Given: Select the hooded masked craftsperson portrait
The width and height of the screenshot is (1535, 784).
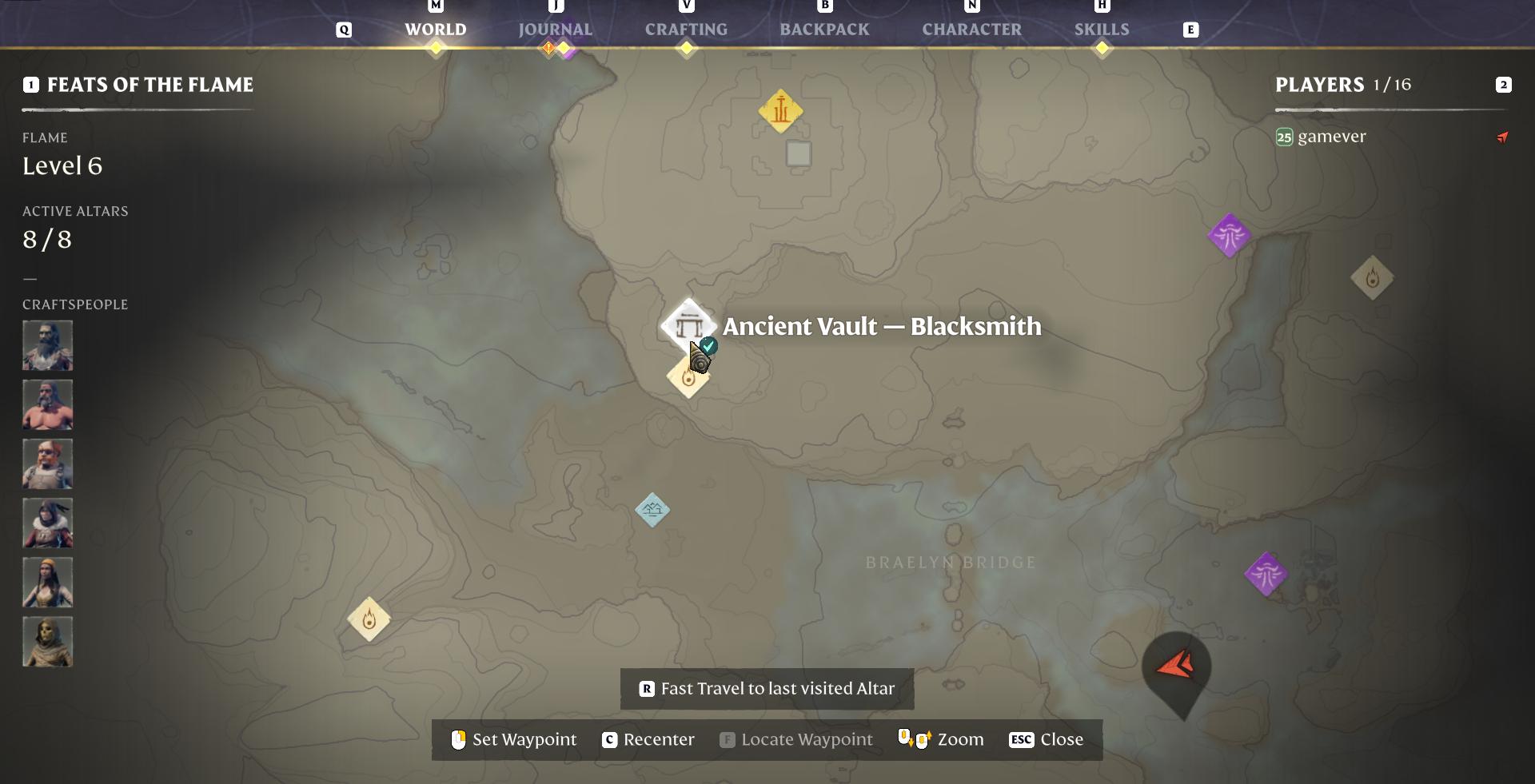Looking at the screenshot, I should pos(47,641).
